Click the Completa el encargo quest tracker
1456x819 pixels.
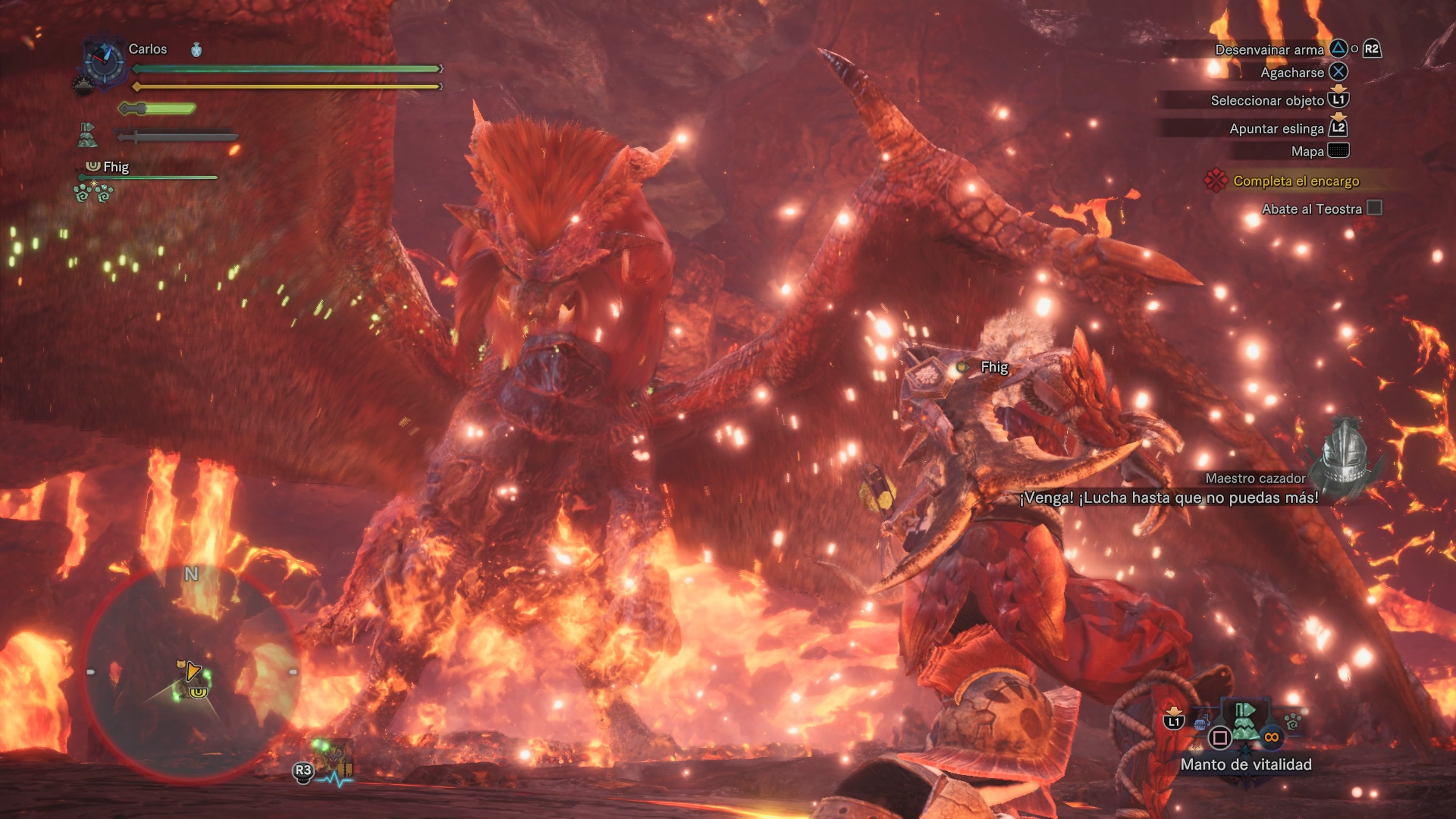[x=1296, y=181]
